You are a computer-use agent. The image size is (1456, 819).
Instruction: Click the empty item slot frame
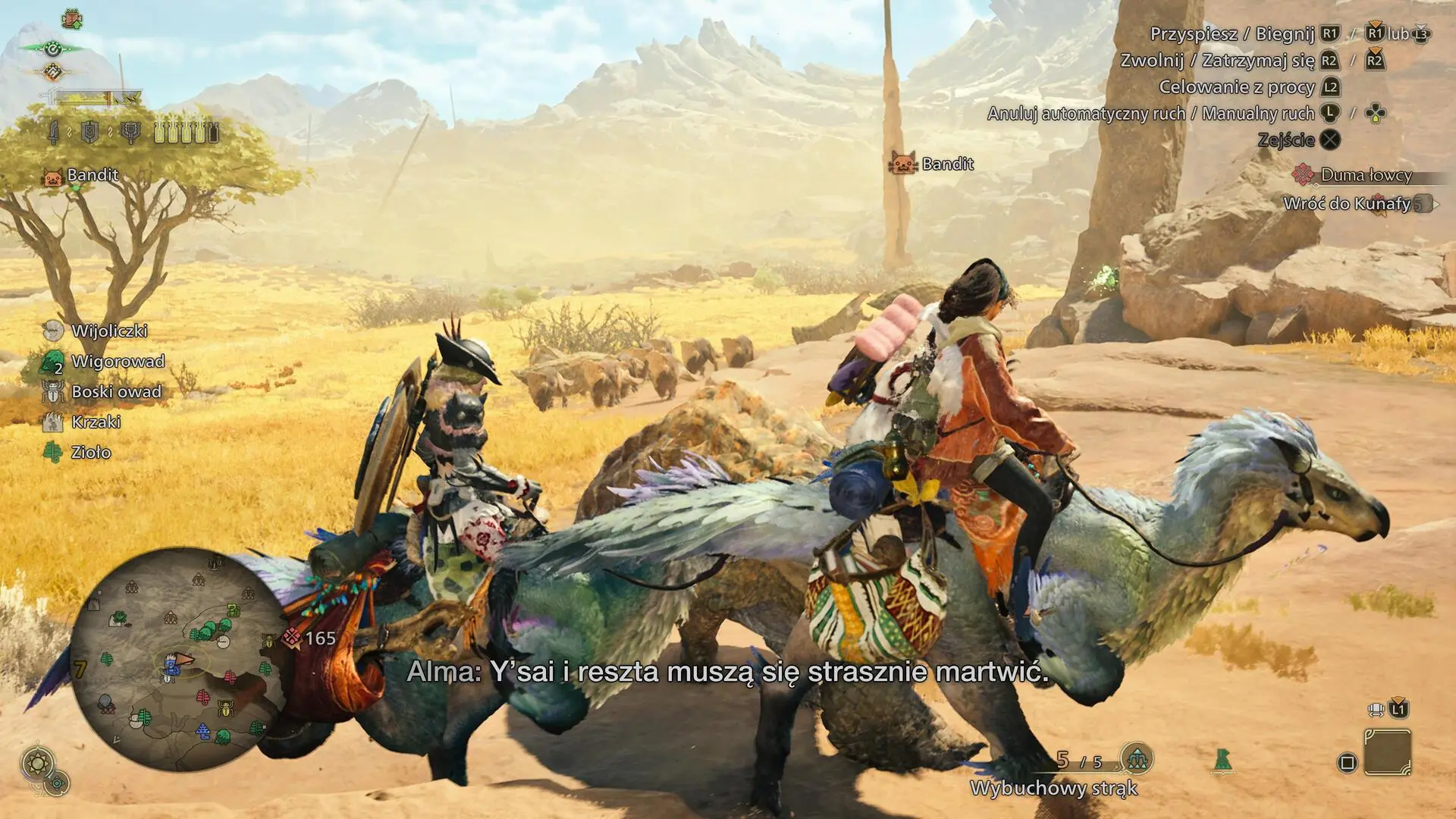(x=1387, y=752)
